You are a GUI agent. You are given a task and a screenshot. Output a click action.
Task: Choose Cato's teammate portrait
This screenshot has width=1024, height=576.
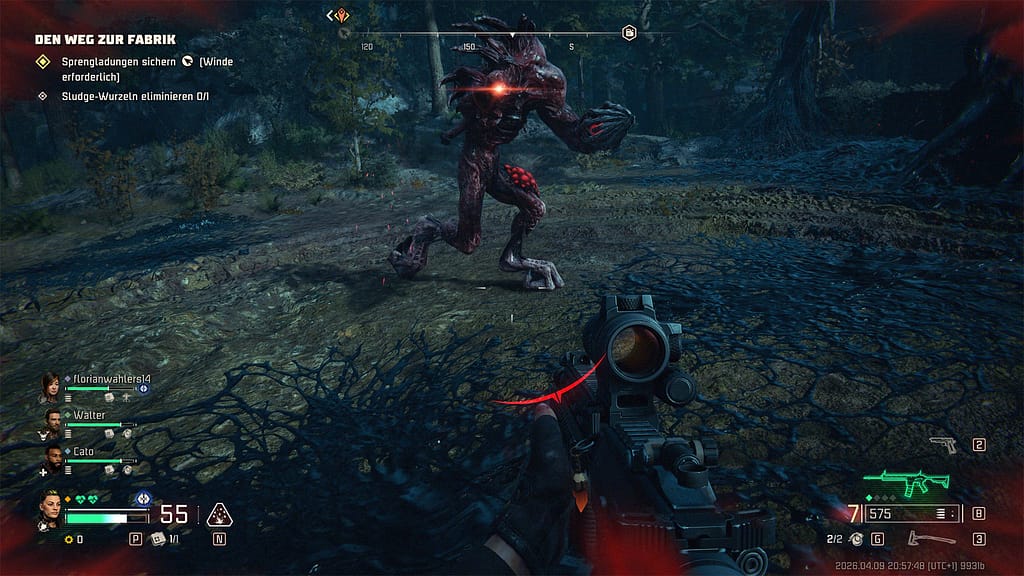point(52,456)
